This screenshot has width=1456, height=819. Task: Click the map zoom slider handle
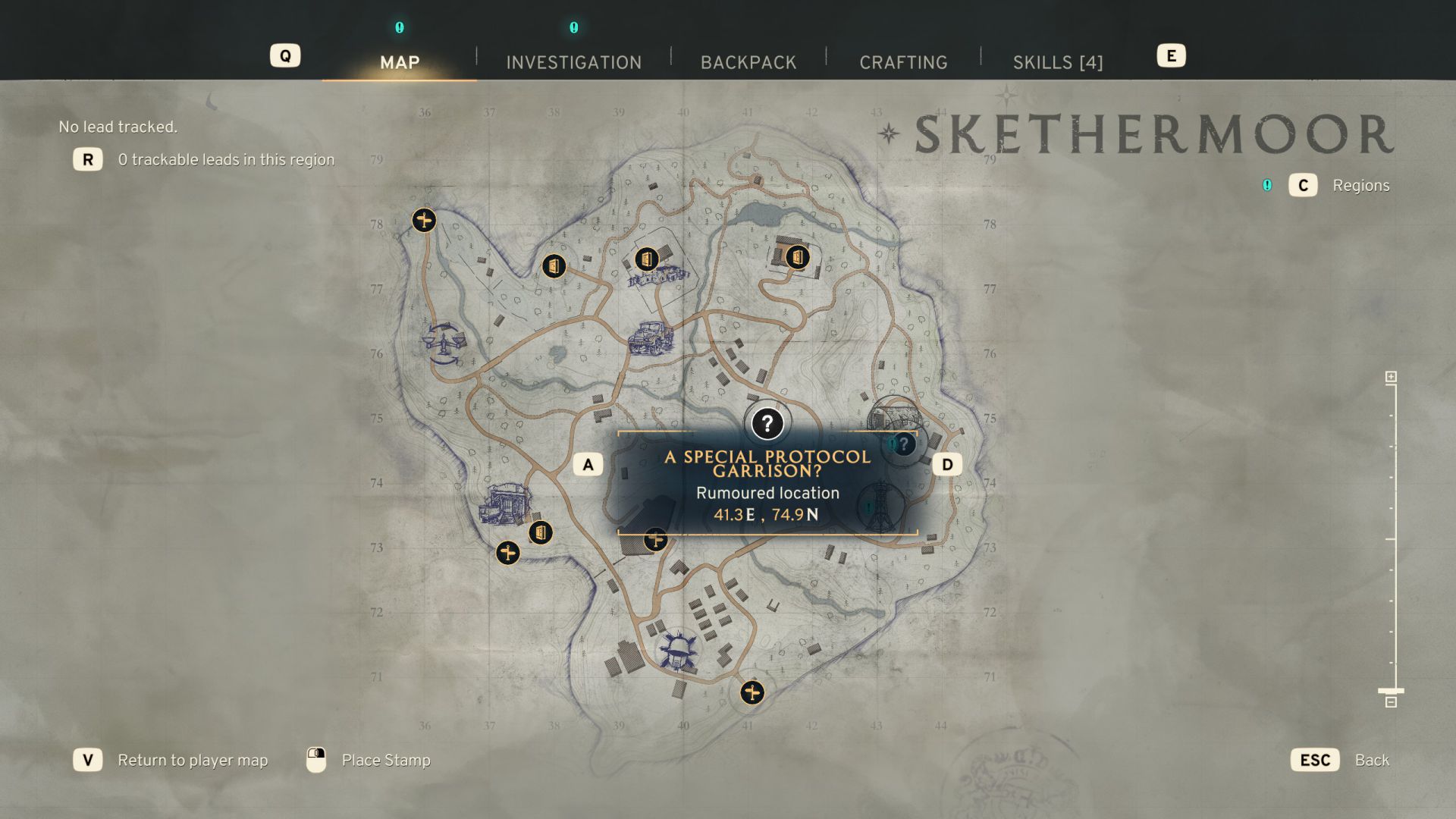1391,691
